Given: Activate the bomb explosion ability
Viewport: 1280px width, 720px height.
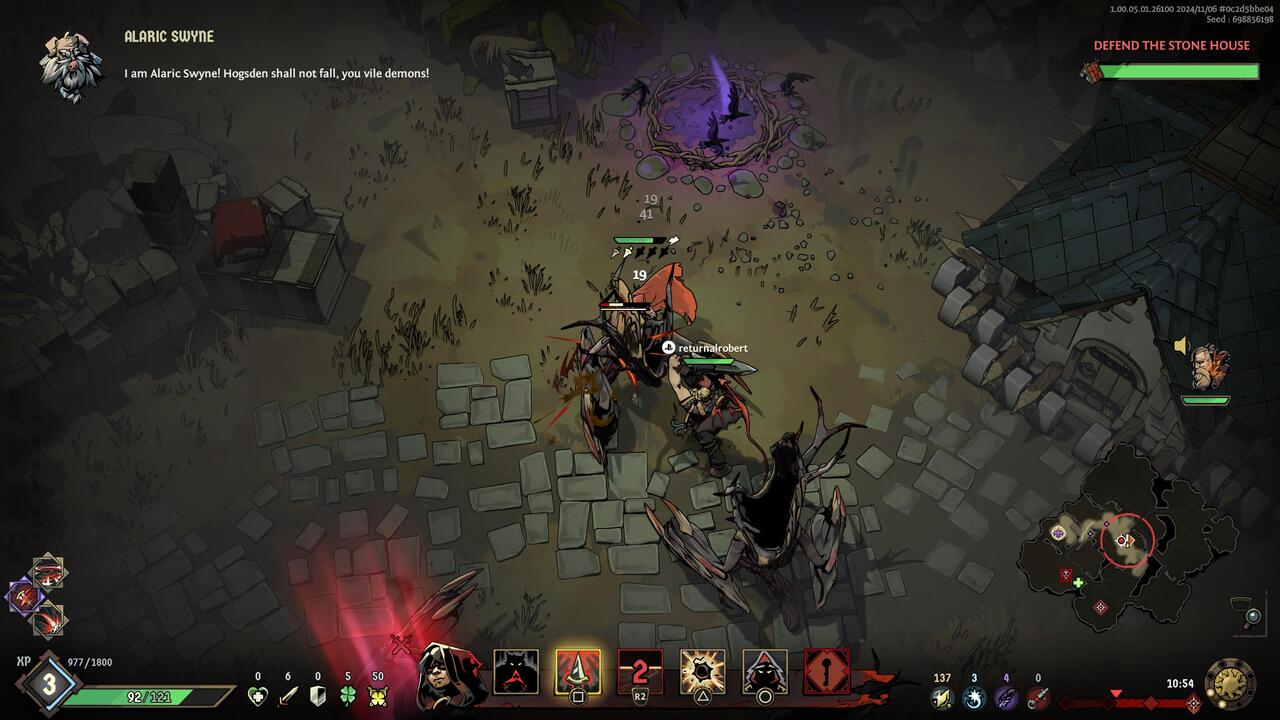Looking at the screenshot, I should point(703,672).
